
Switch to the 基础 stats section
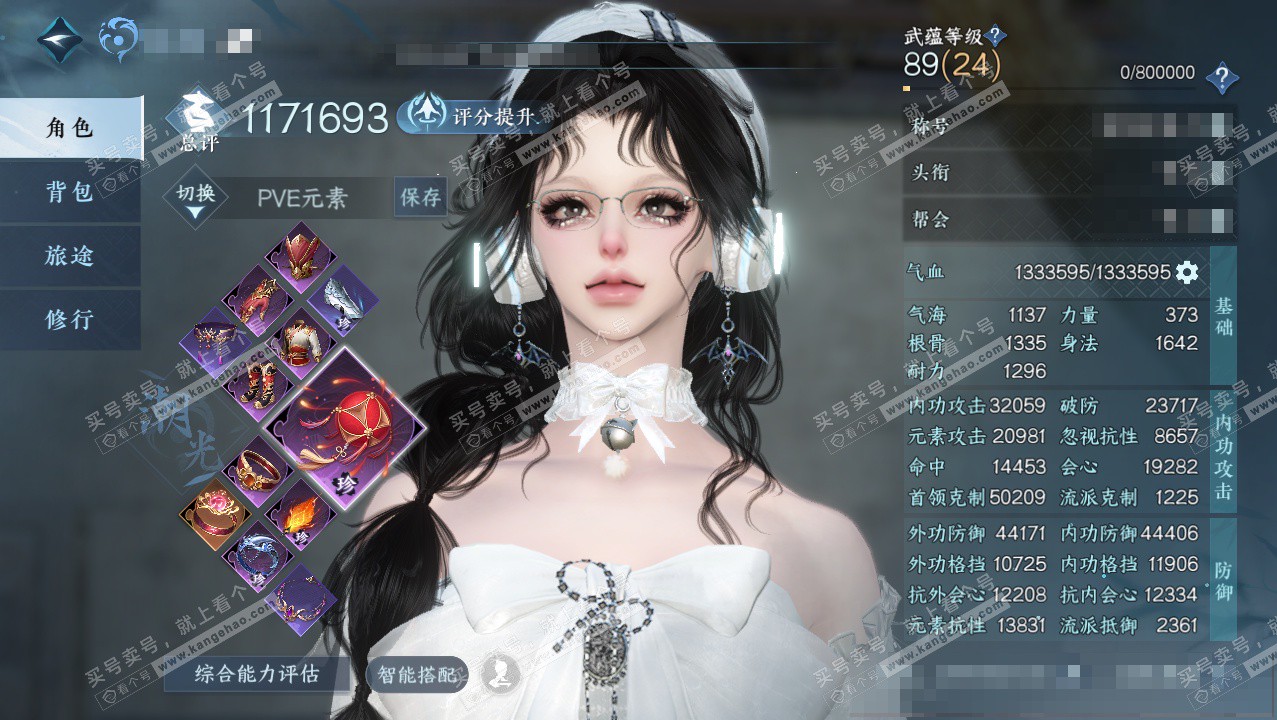pyautogui.click(x=1223, y=316)
